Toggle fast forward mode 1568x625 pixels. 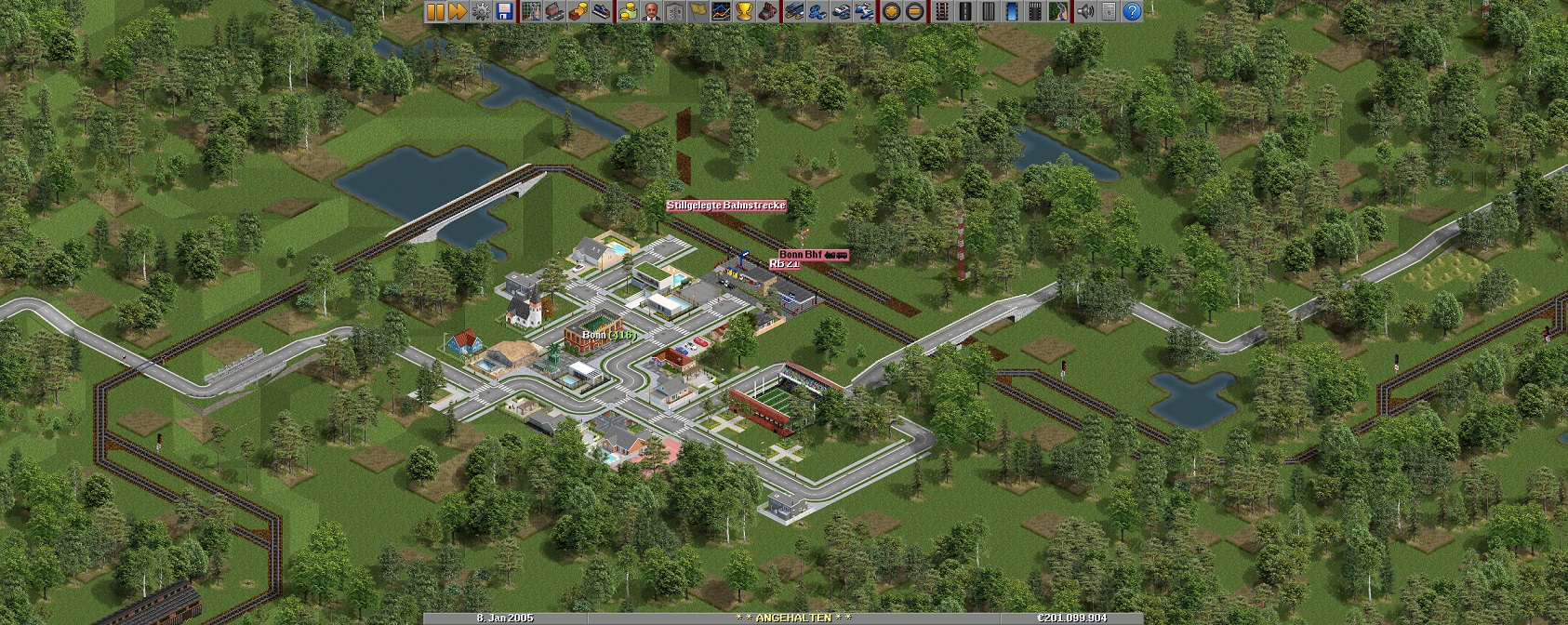(458, 11)
